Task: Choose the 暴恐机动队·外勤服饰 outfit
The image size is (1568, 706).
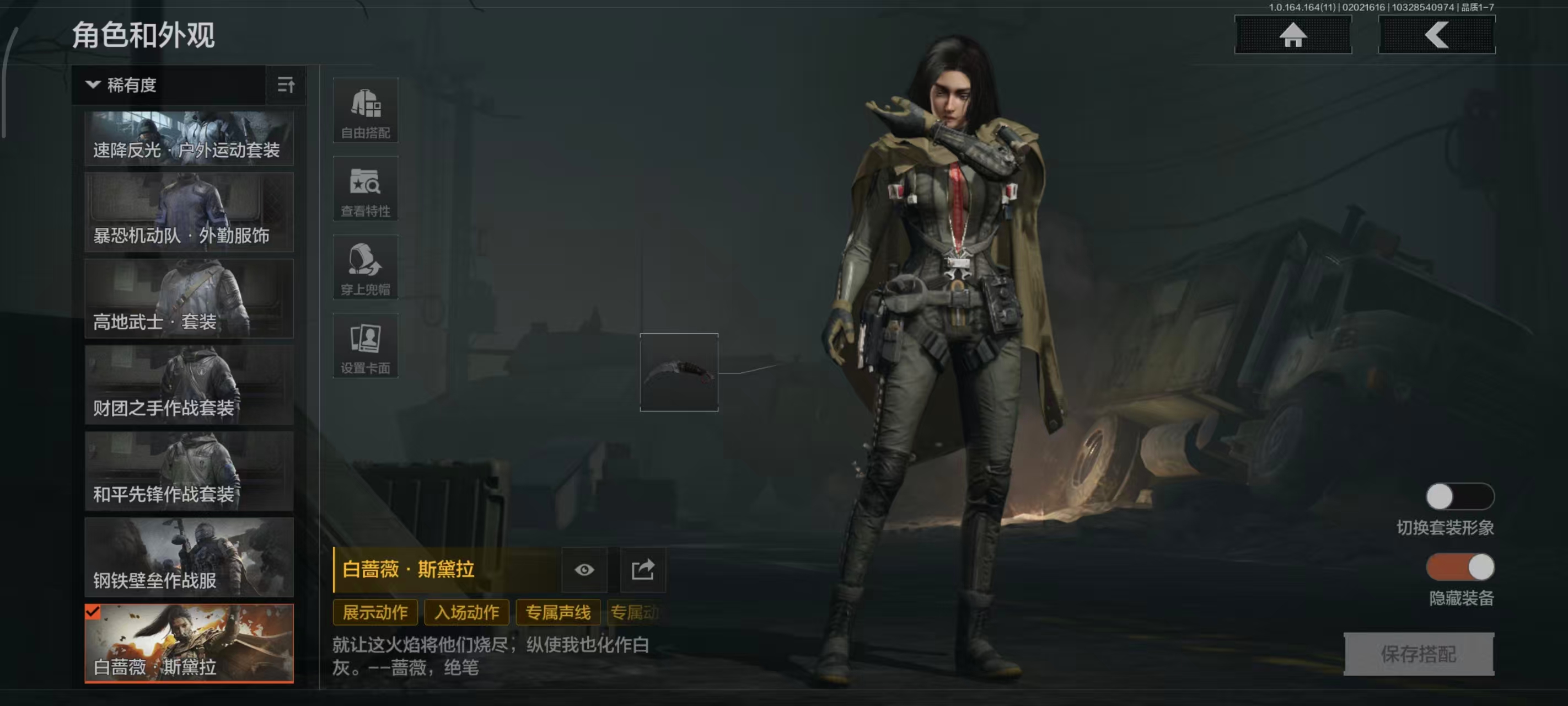Action: tap(189, 212)
